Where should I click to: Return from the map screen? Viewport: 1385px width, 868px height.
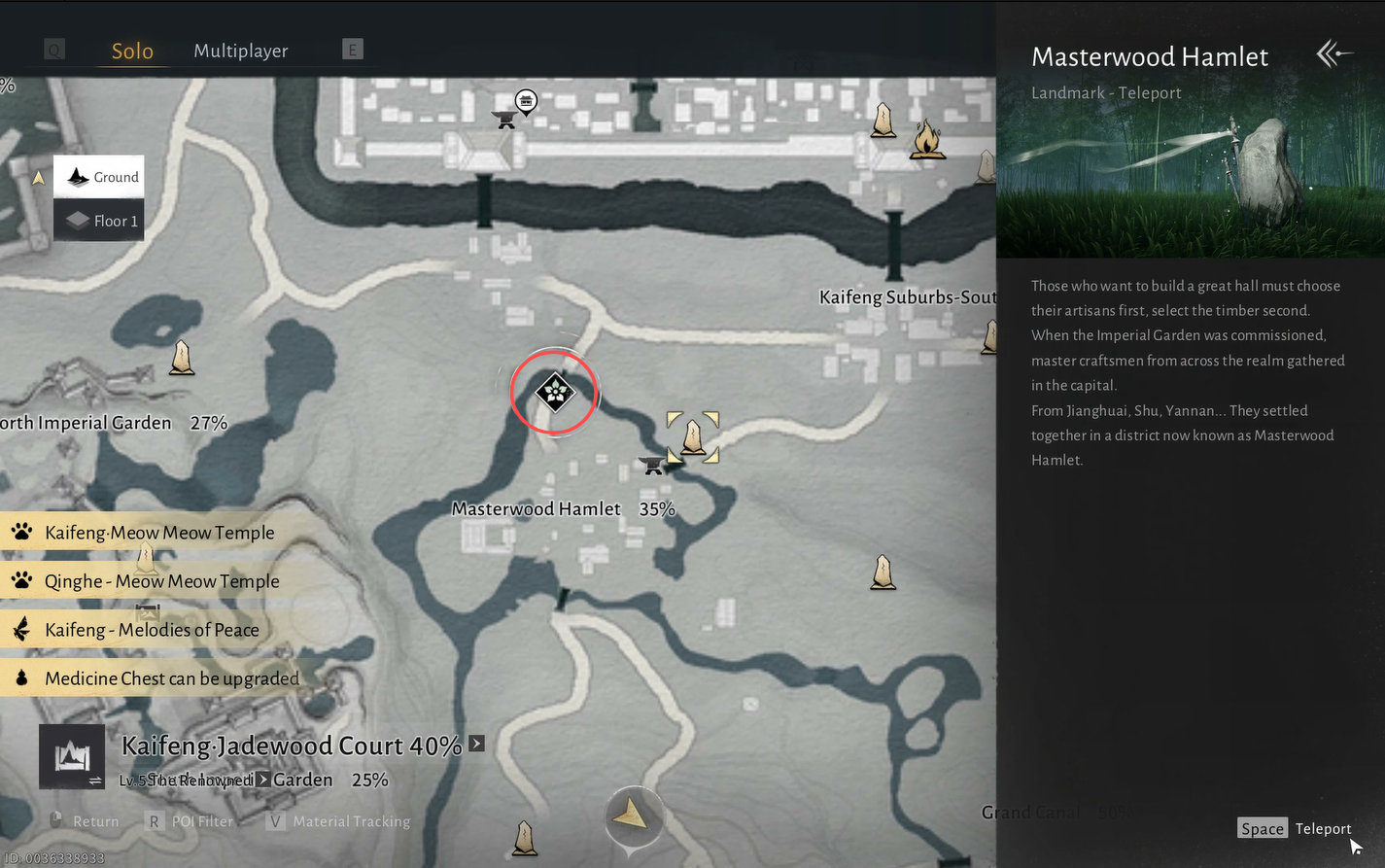[x=85, y=821]
